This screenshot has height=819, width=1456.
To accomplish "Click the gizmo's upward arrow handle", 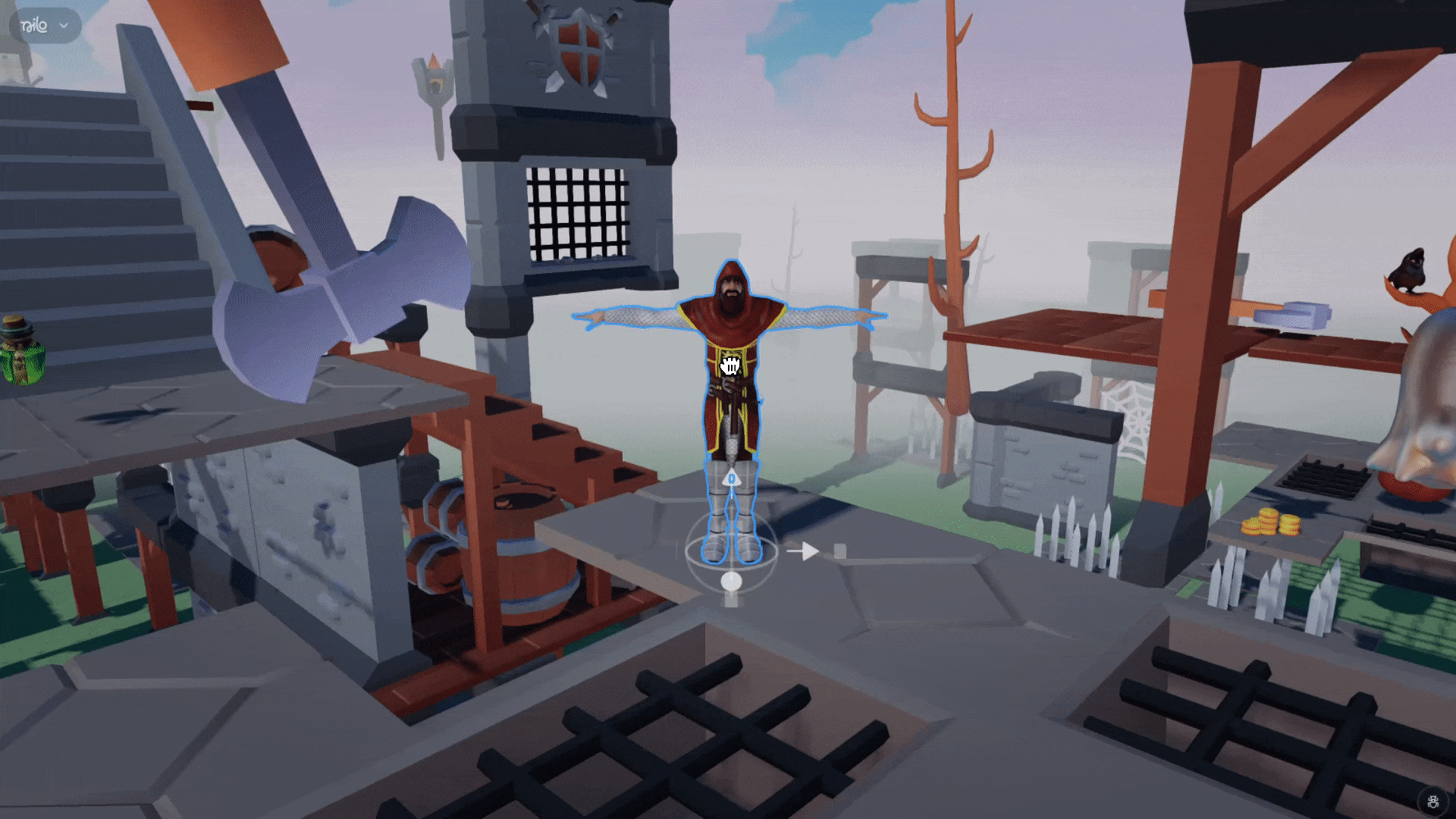I will click(732, 479).
